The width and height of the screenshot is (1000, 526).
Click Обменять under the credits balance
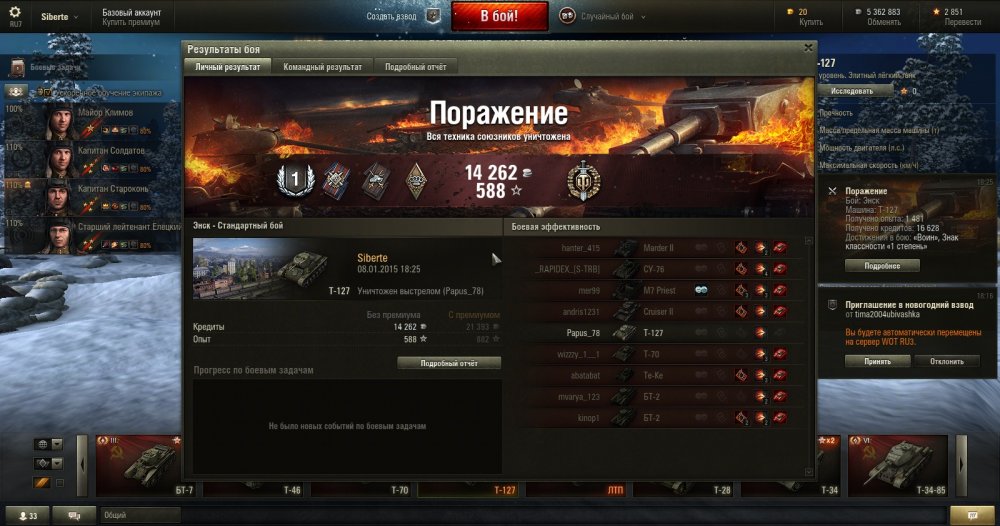coord(883,22)
